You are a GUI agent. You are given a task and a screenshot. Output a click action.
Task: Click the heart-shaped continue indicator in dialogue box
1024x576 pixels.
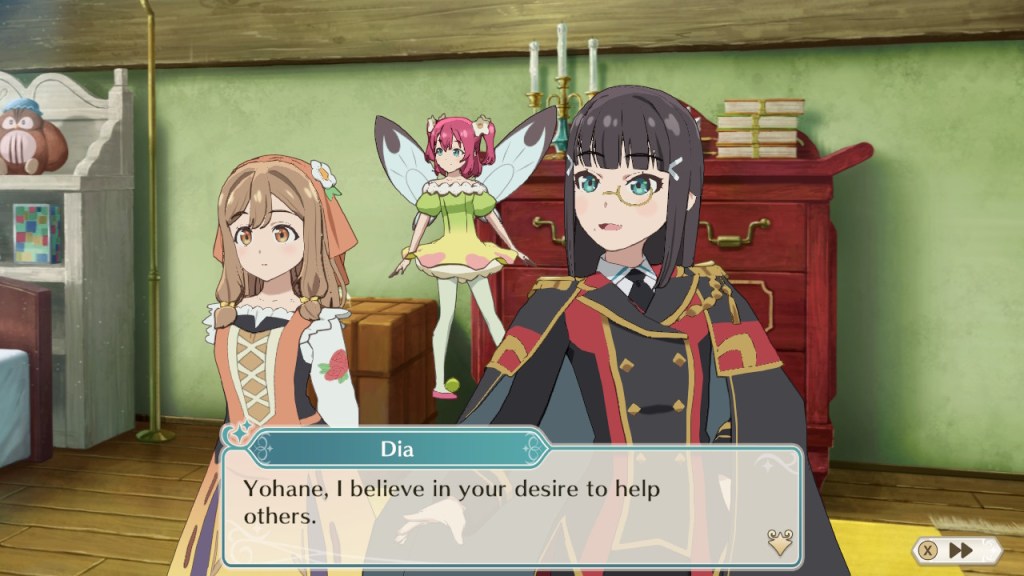tap(780, 541)
